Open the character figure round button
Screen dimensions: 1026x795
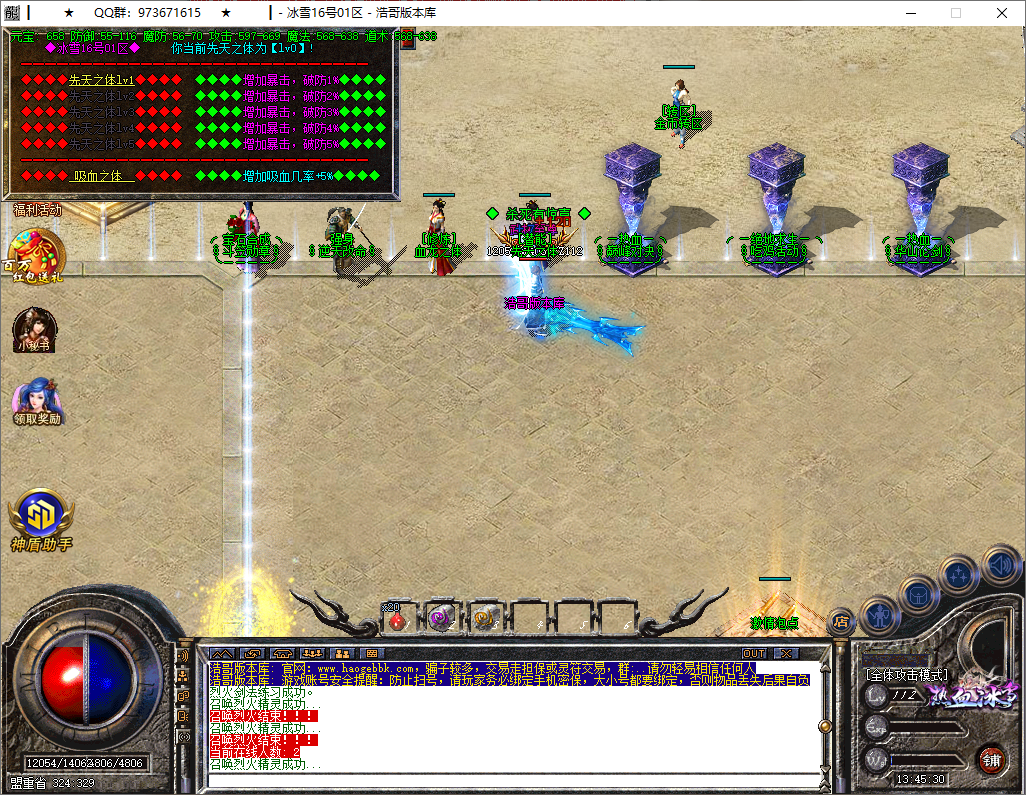(x=879, y=616)
